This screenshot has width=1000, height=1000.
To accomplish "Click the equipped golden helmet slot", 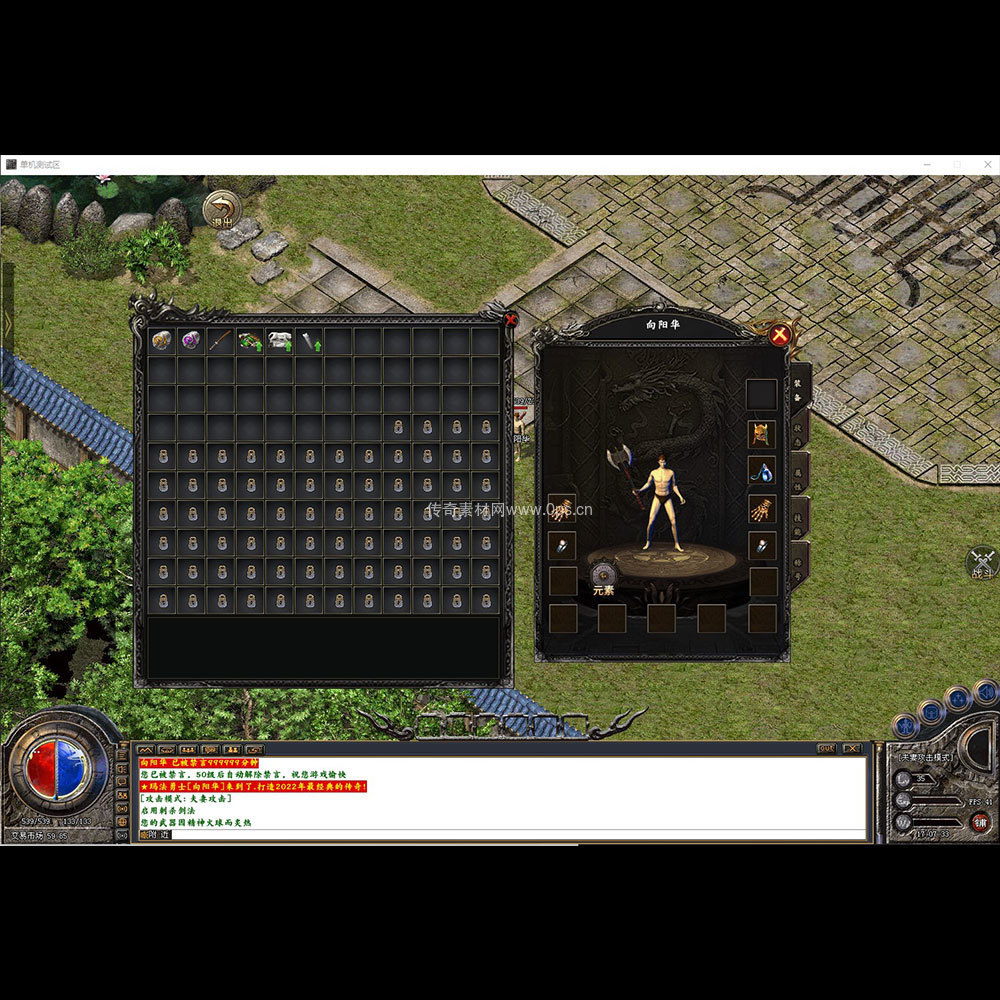I will (x=762, y=434).
